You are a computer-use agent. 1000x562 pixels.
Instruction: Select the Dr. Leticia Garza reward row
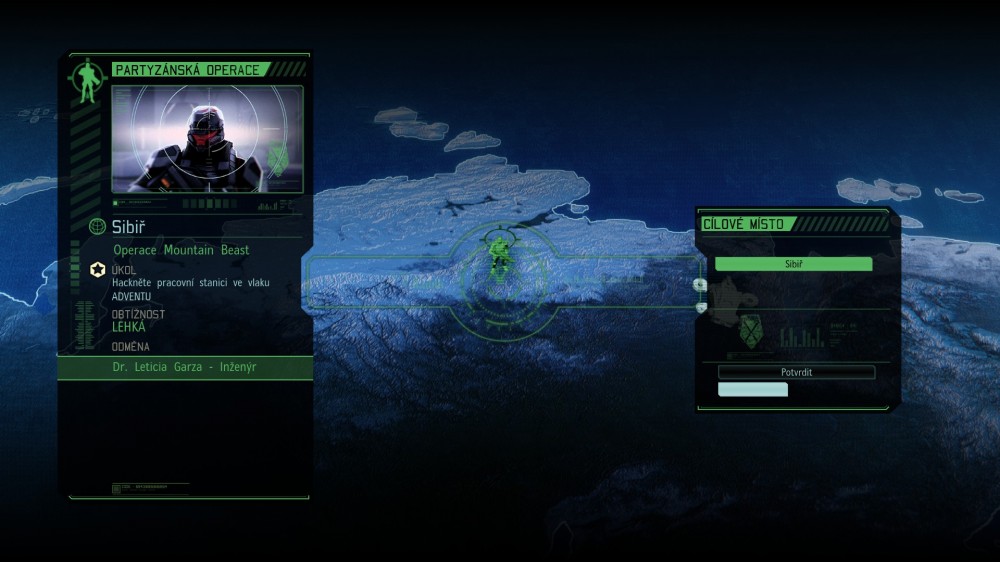(185, 367)
